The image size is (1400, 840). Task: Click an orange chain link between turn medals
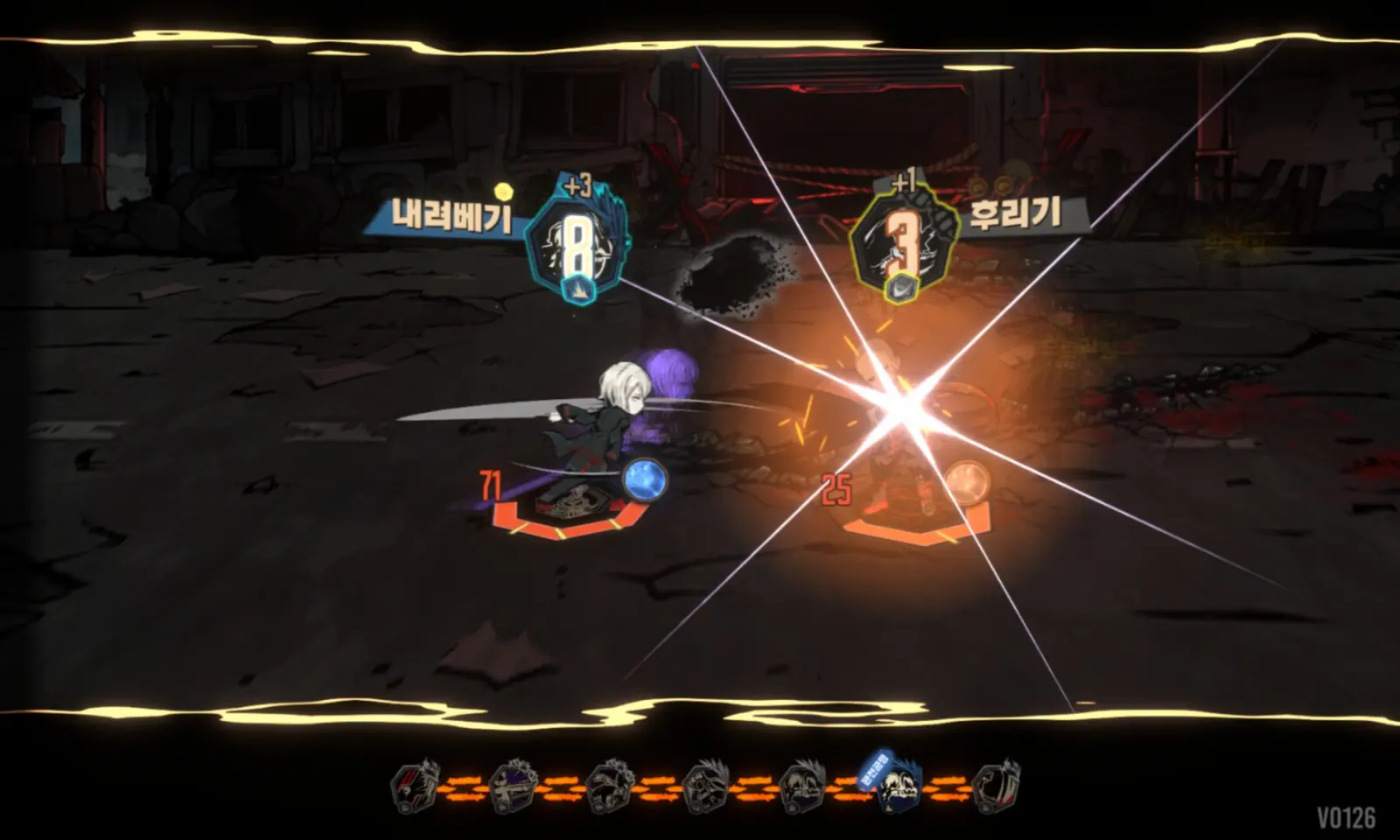pos(464,786)
